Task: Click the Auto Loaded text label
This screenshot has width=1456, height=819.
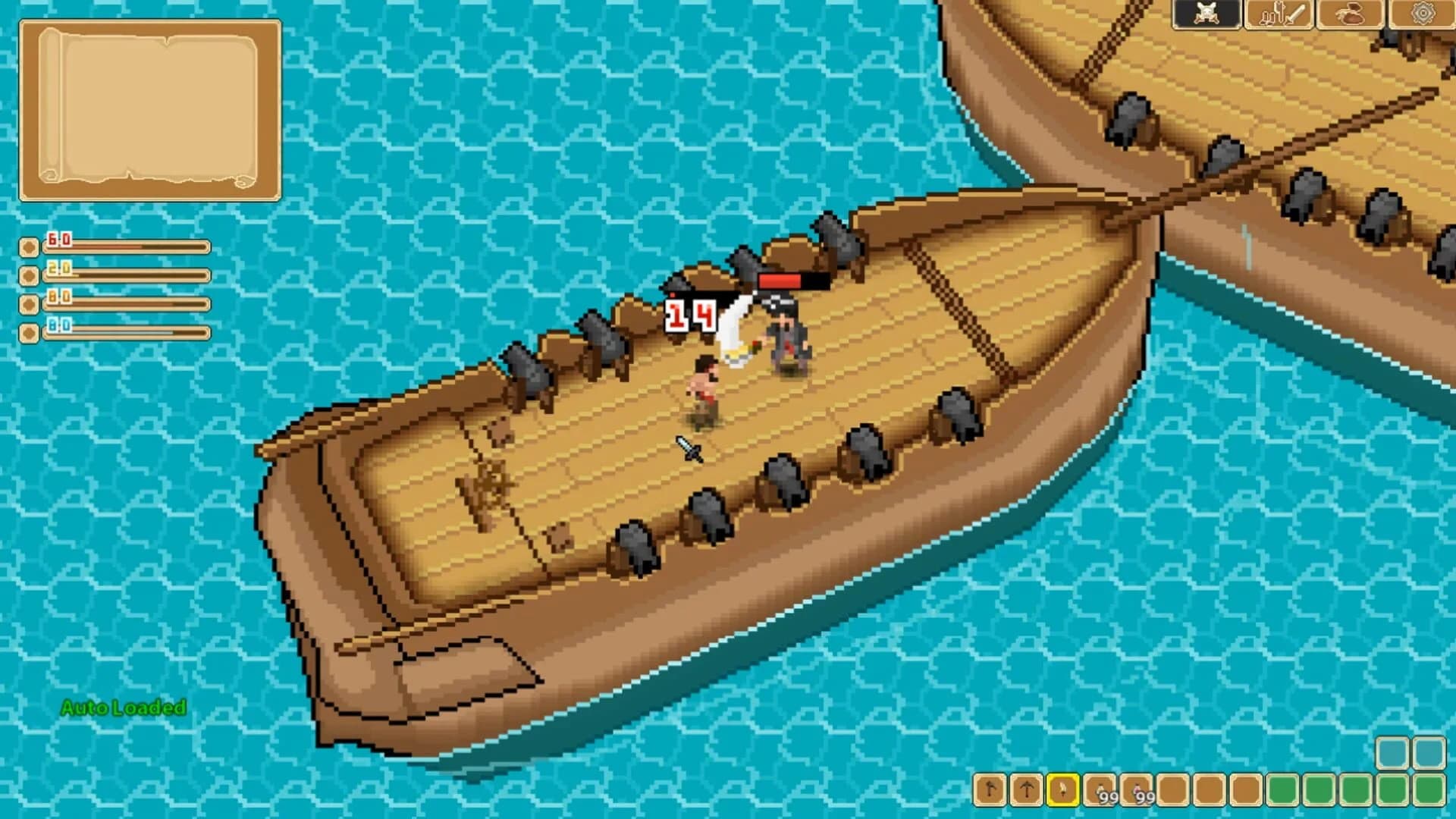Action: (x=123, y=709)
